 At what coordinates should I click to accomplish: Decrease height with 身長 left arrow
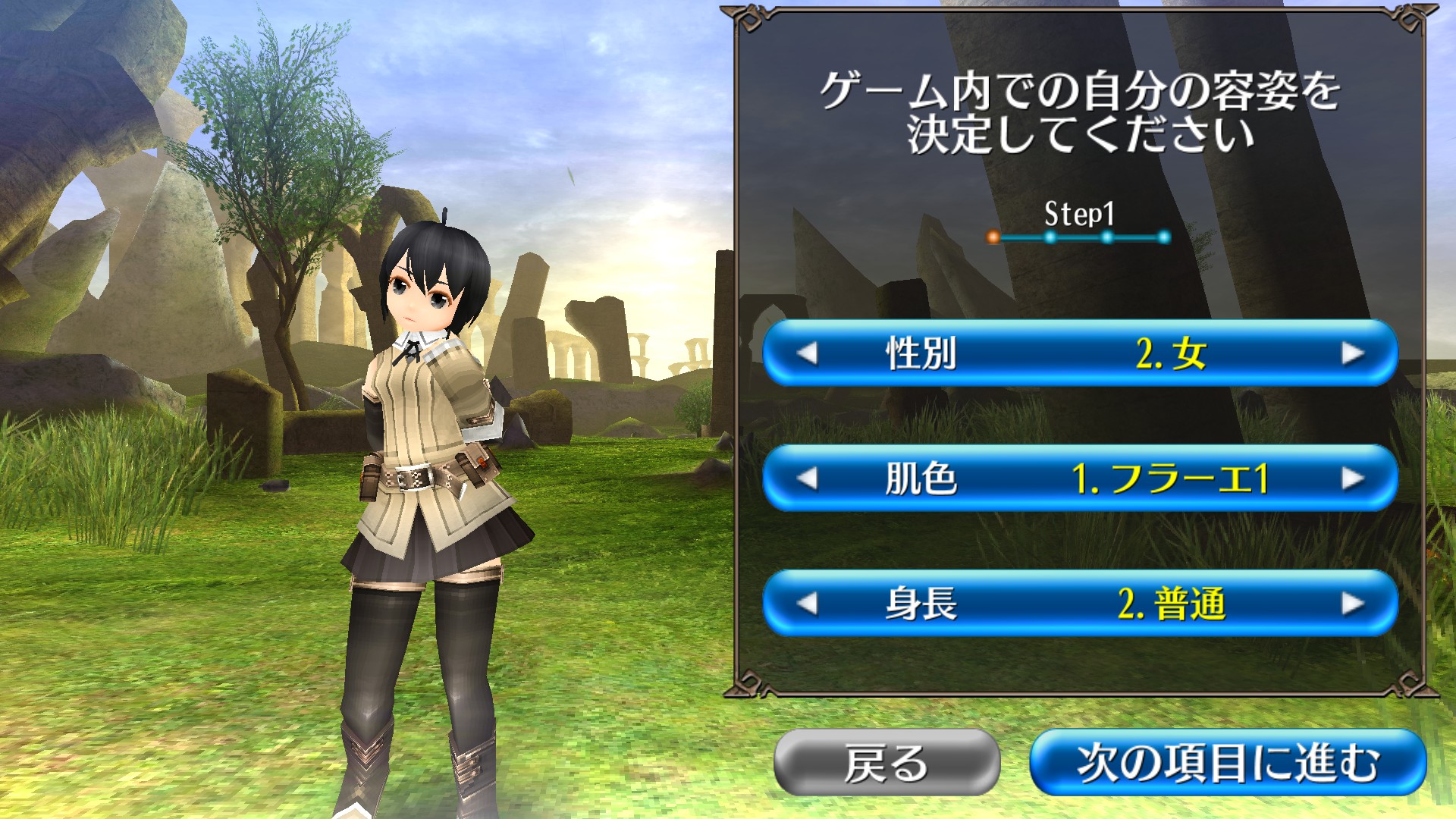pos(808,604)
